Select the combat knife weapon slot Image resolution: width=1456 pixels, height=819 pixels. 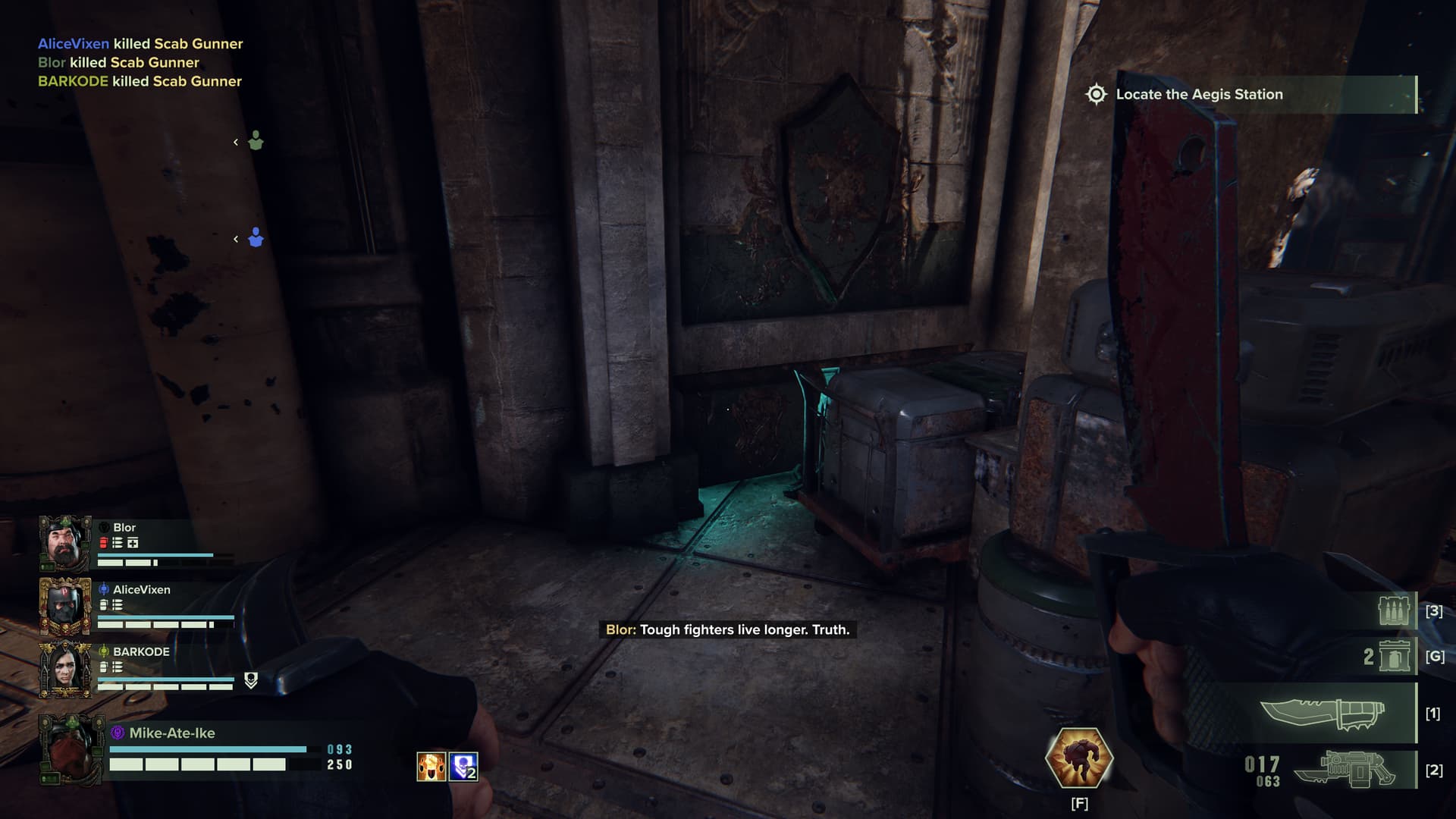coord(1323,714)
